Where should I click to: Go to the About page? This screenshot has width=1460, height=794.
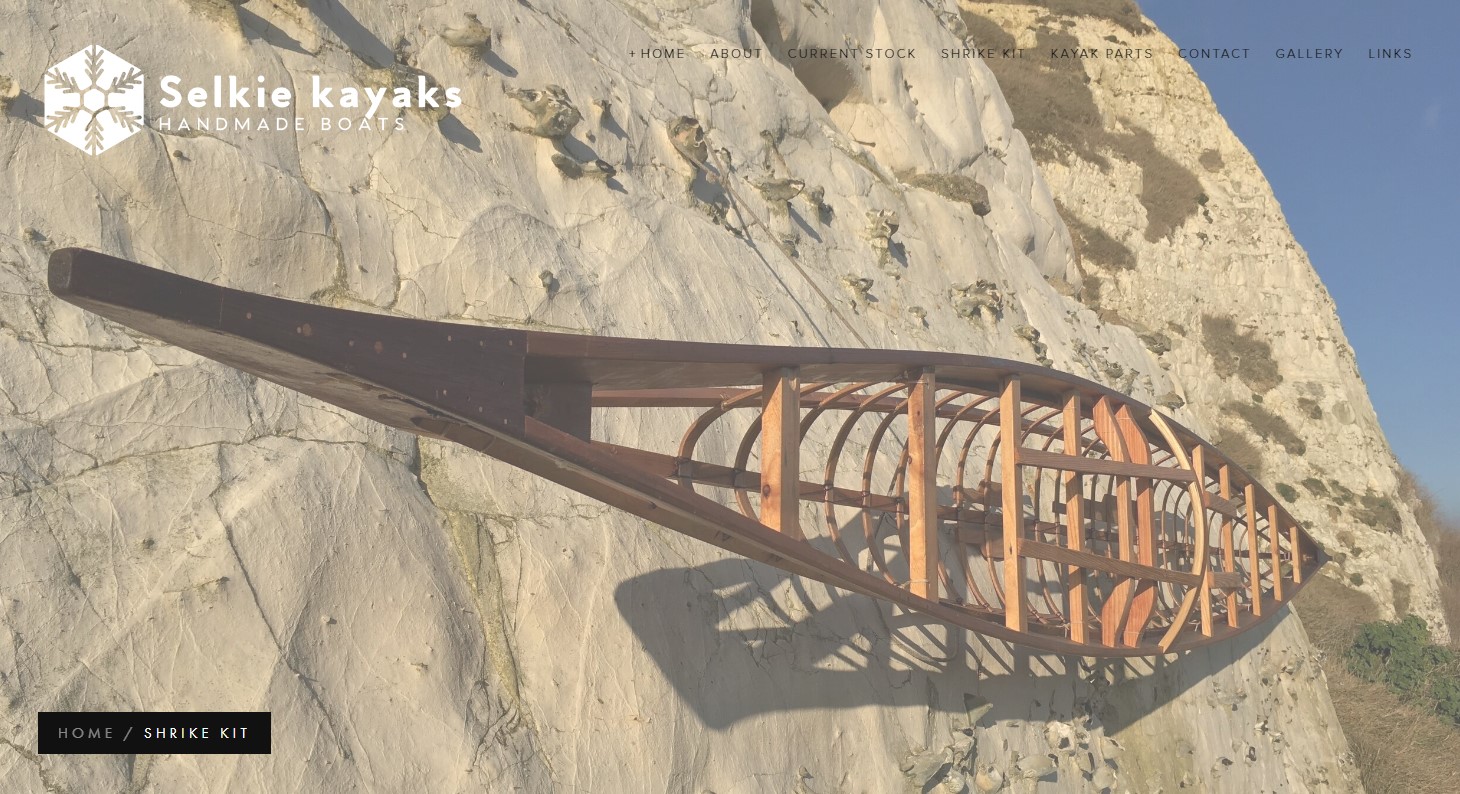click(736, 54)
